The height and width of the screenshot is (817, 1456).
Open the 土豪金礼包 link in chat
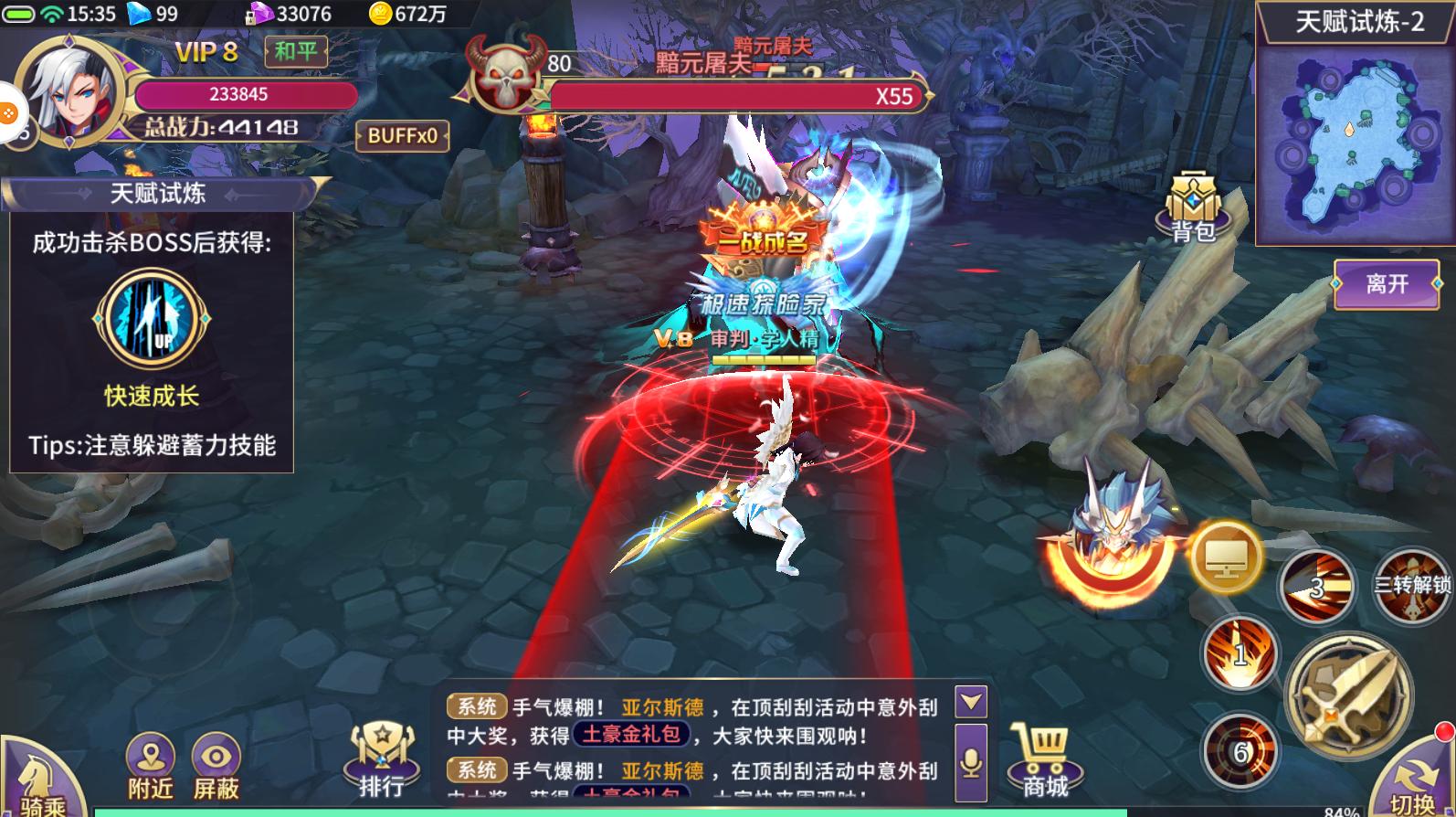click(x=628, y=734)
